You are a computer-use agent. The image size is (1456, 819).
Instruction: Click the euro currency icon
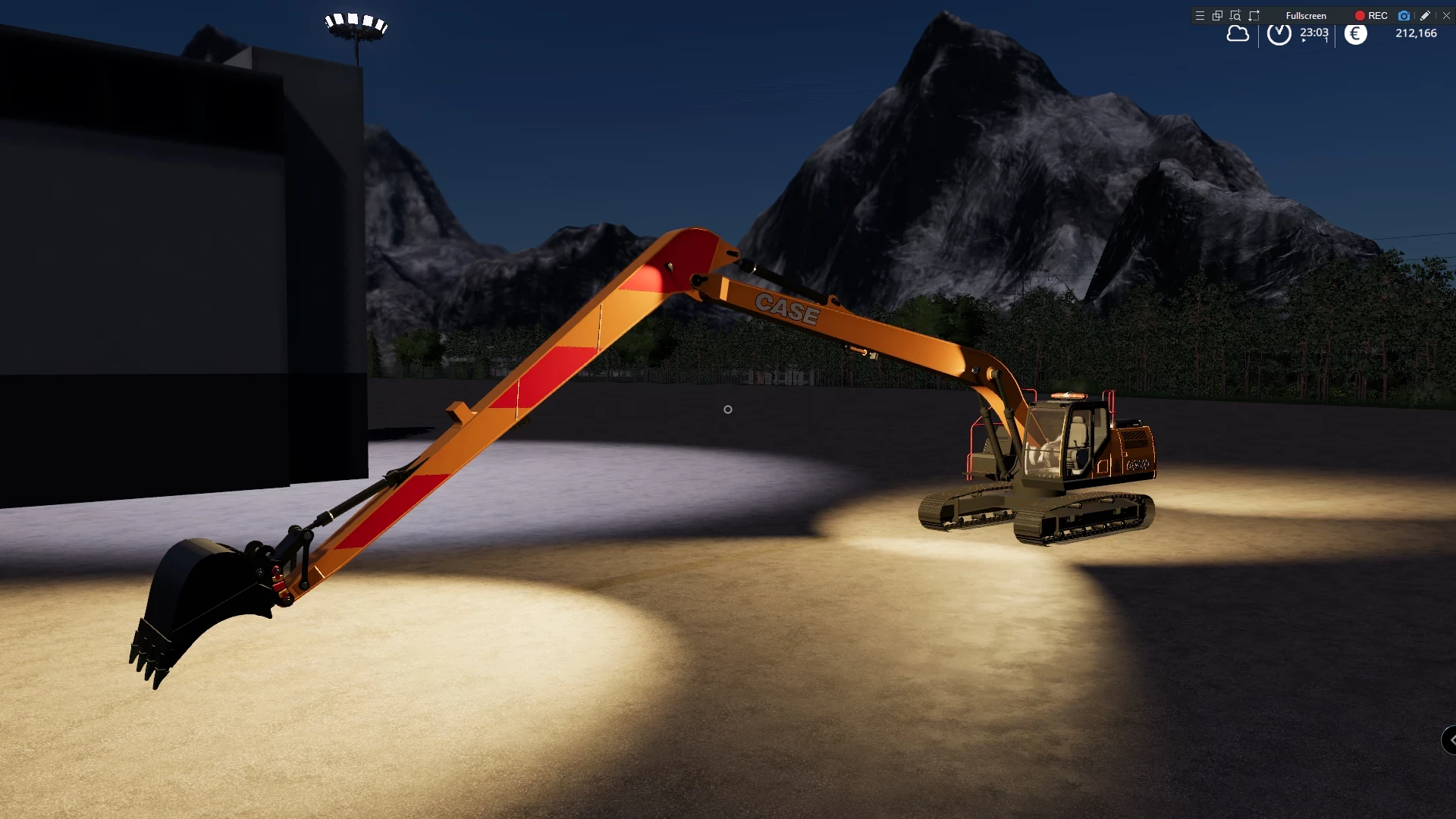pyautogui.click(x=1355, y=33)
